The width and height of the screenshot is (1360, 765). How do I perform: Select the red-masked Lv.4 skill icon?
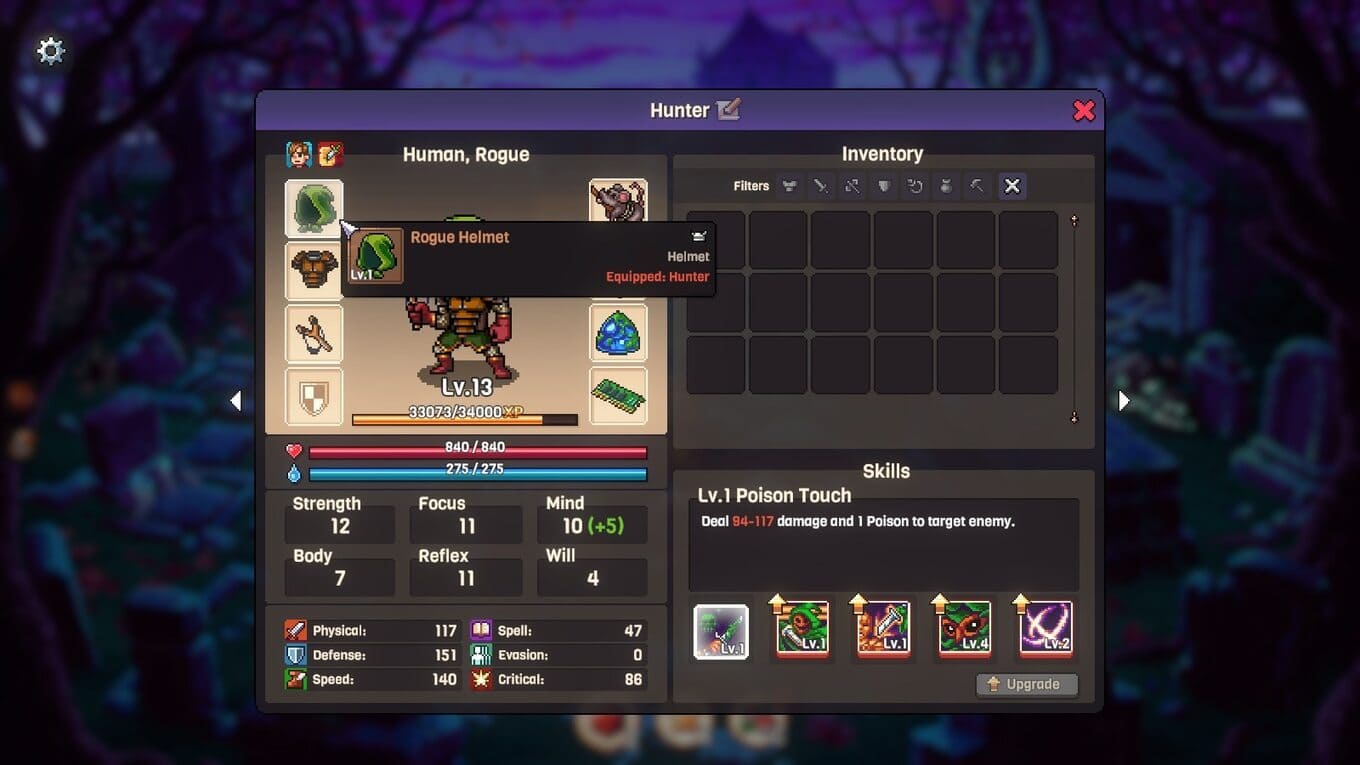click(965, 629)
